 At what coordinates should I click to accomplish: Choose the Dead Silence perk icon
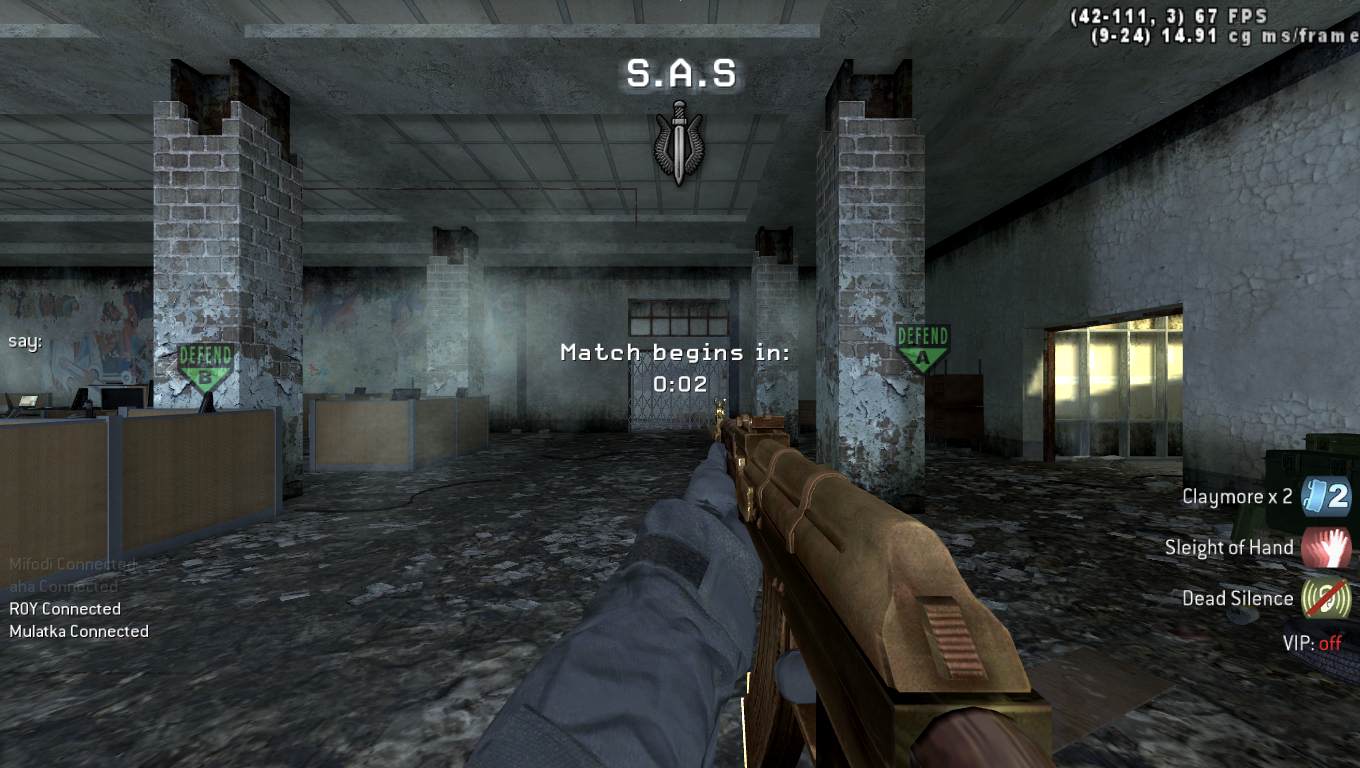1326,599
